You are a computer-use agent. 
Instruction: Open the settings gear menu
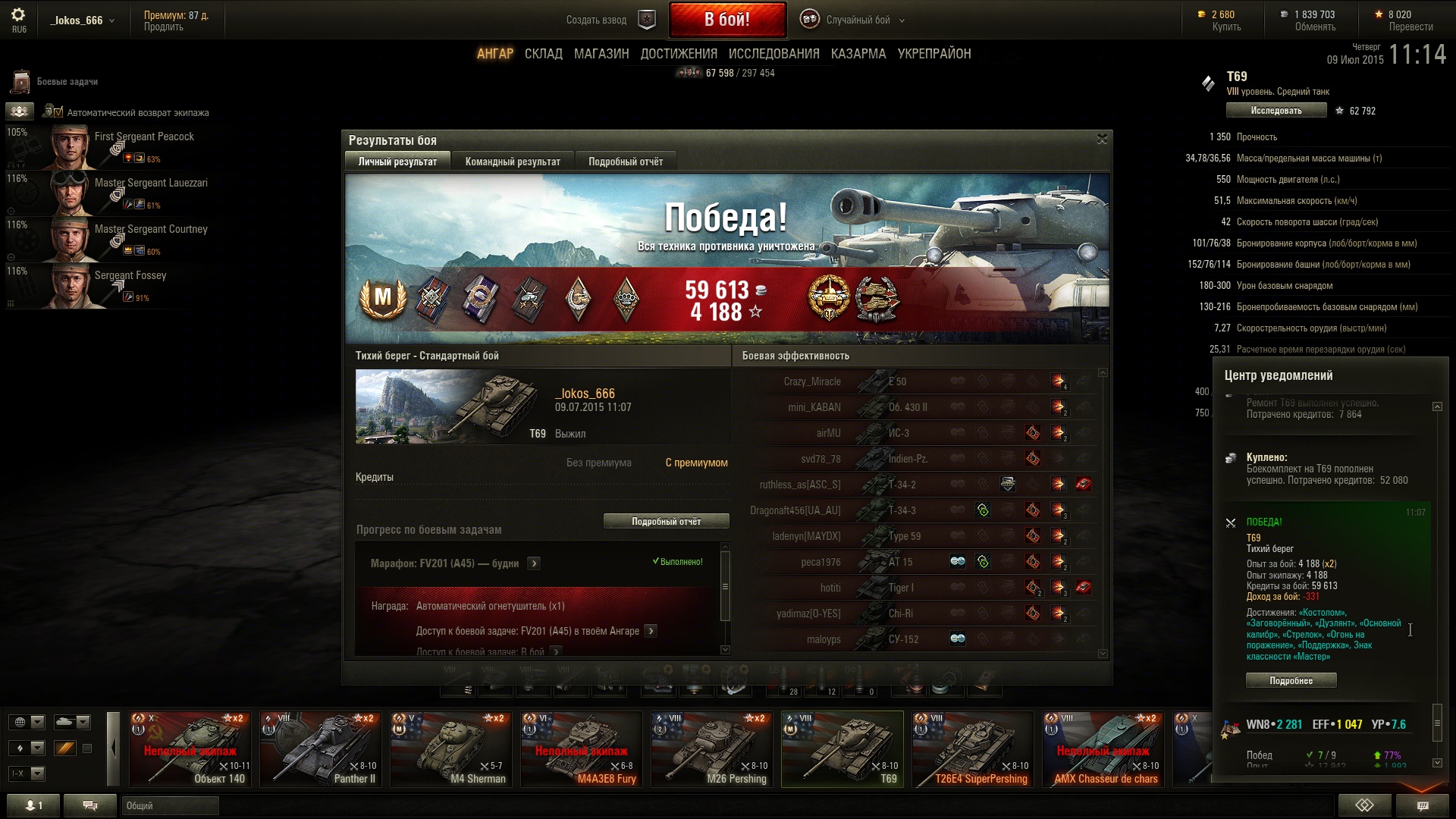point(18,15)
